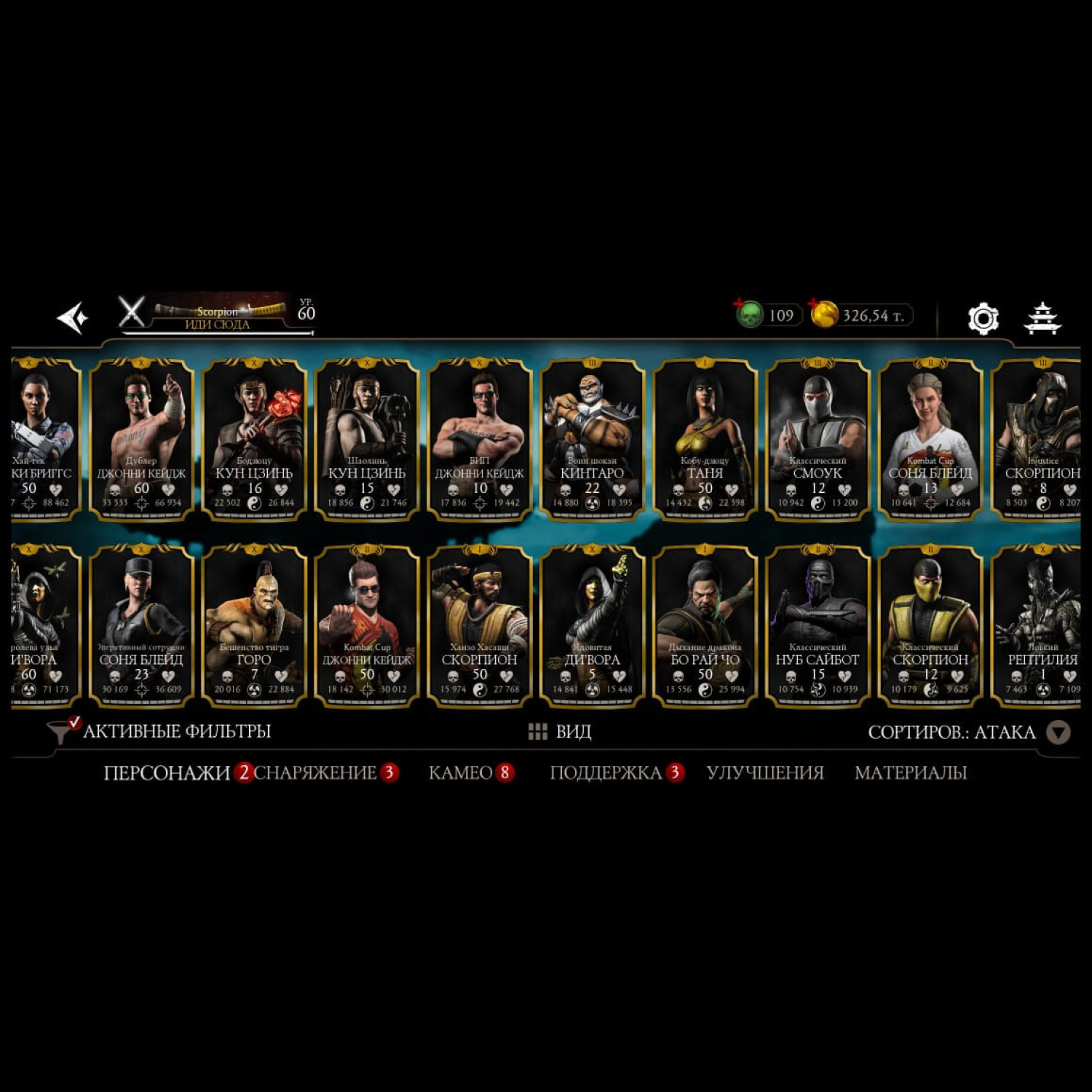Viewport: 1092px width, 1092px height.
Task: Choose the Classic Noob Saibot card
Action: (818, 625)
